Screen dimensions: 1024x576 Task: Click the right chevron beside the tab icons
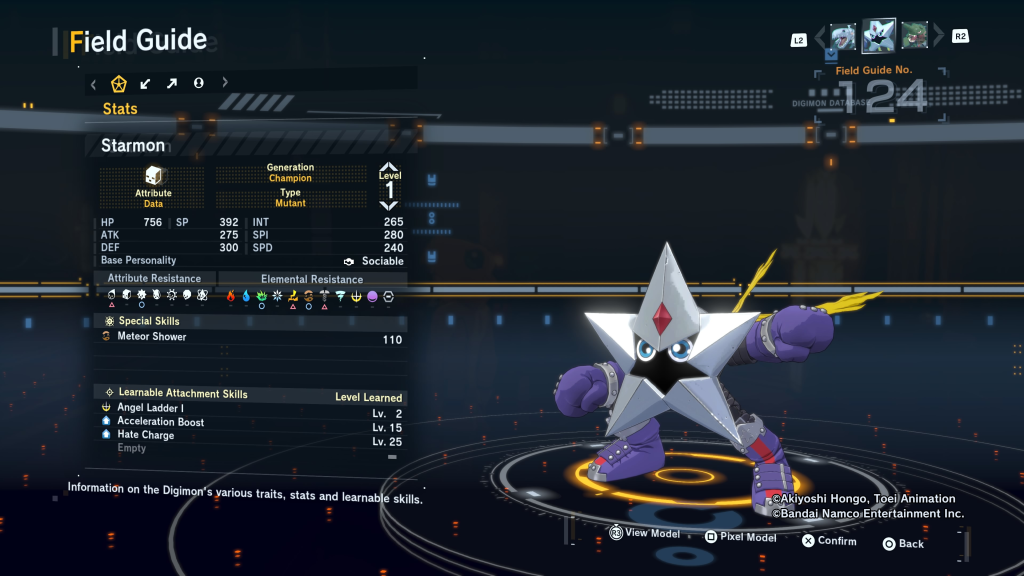pos(225,83)
